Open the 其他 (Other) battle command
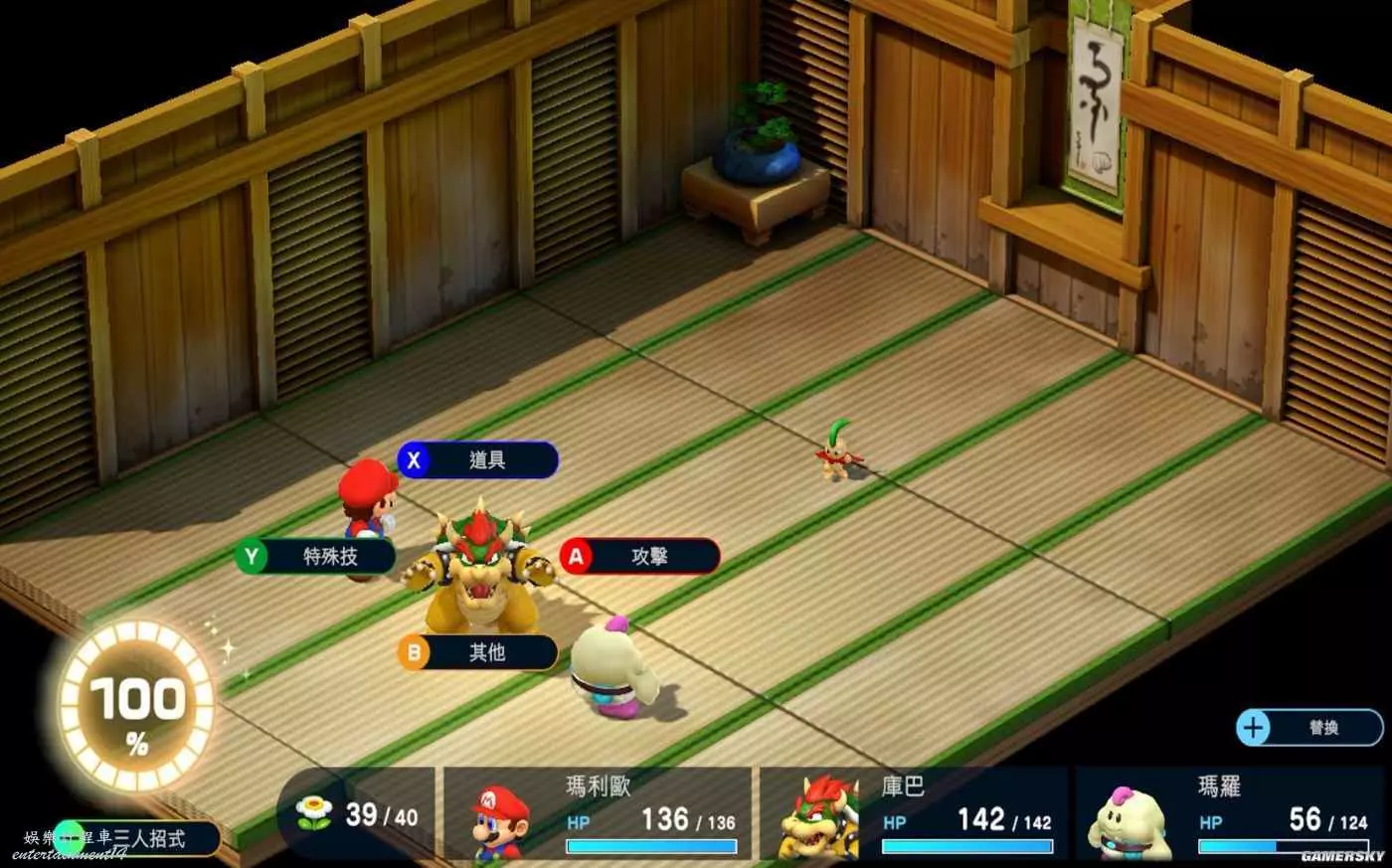This screenshot has width=1392, height=868. pyautogui.click(x=478, y=652)
